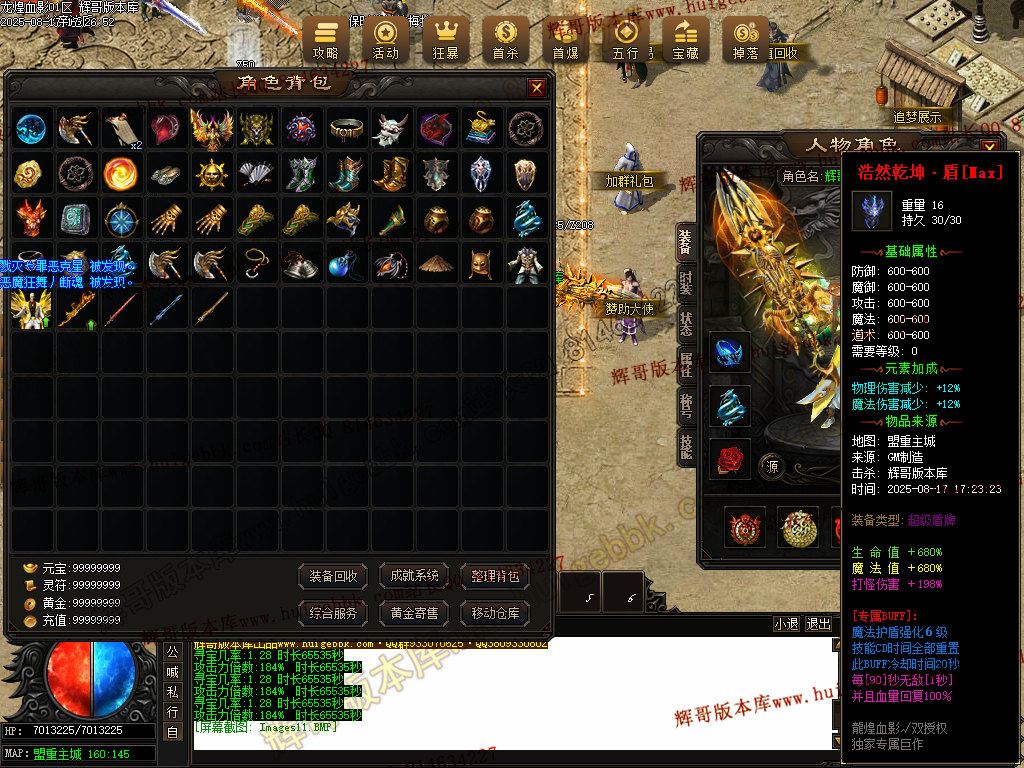Select the 喊 shout chat channel

point(173,671)
